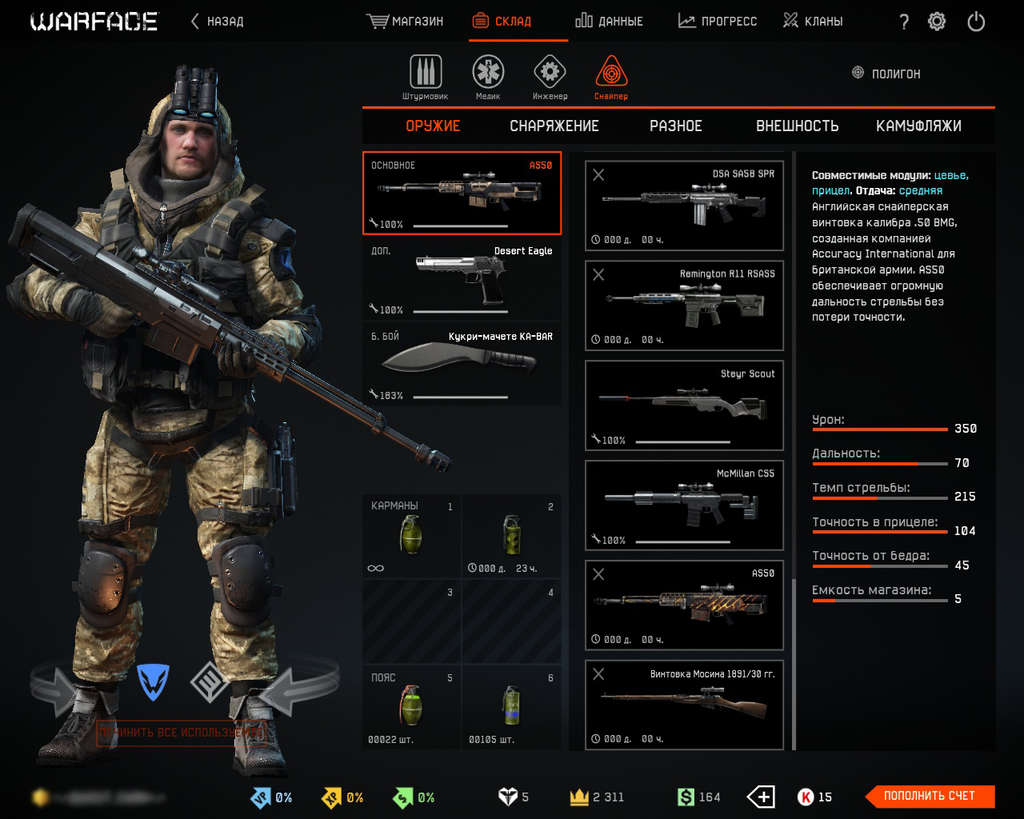Open the settings gear icon
The width and height of the screenshot is (1024, 819).
point(937,21)
